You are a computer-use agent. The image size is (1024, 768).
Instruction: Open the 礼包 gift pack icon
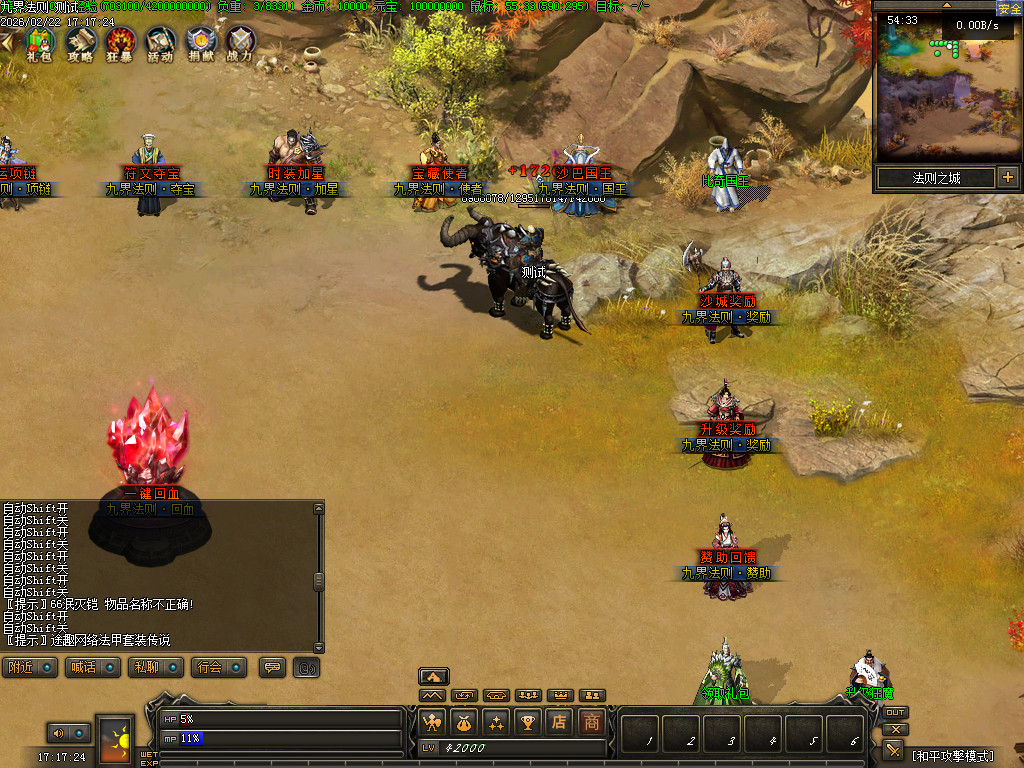point(39,41)
